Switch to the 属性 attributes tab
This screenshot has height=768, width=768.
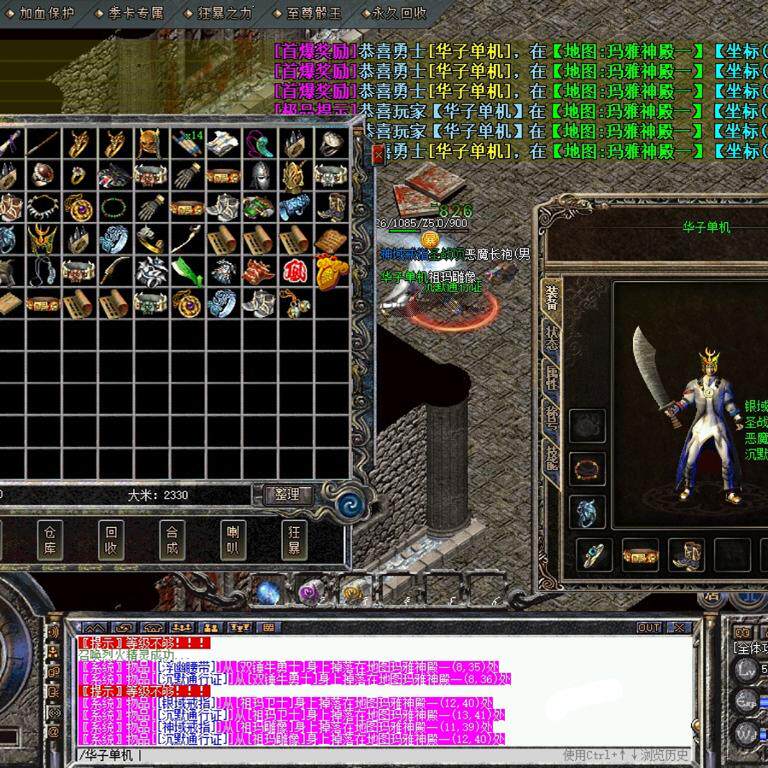point(552,377)
